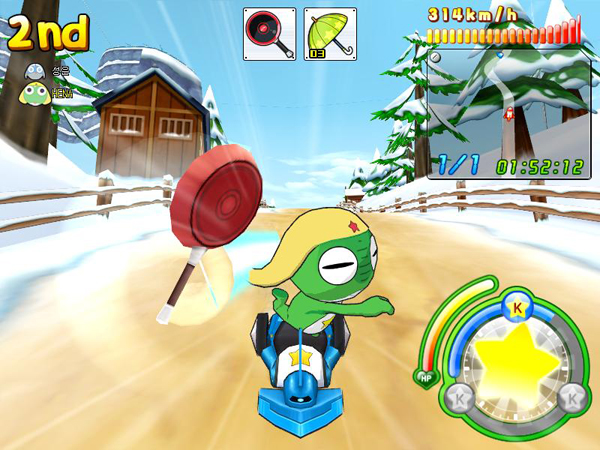Click the gold K badge above the star
The width and height of the screenshot is (600, 450).
(517, 307)
